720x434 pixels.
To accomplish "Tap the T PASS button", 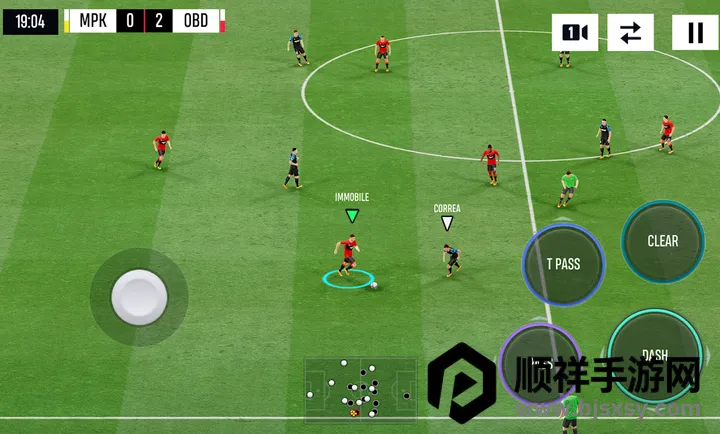I will [x=563, y=265].
